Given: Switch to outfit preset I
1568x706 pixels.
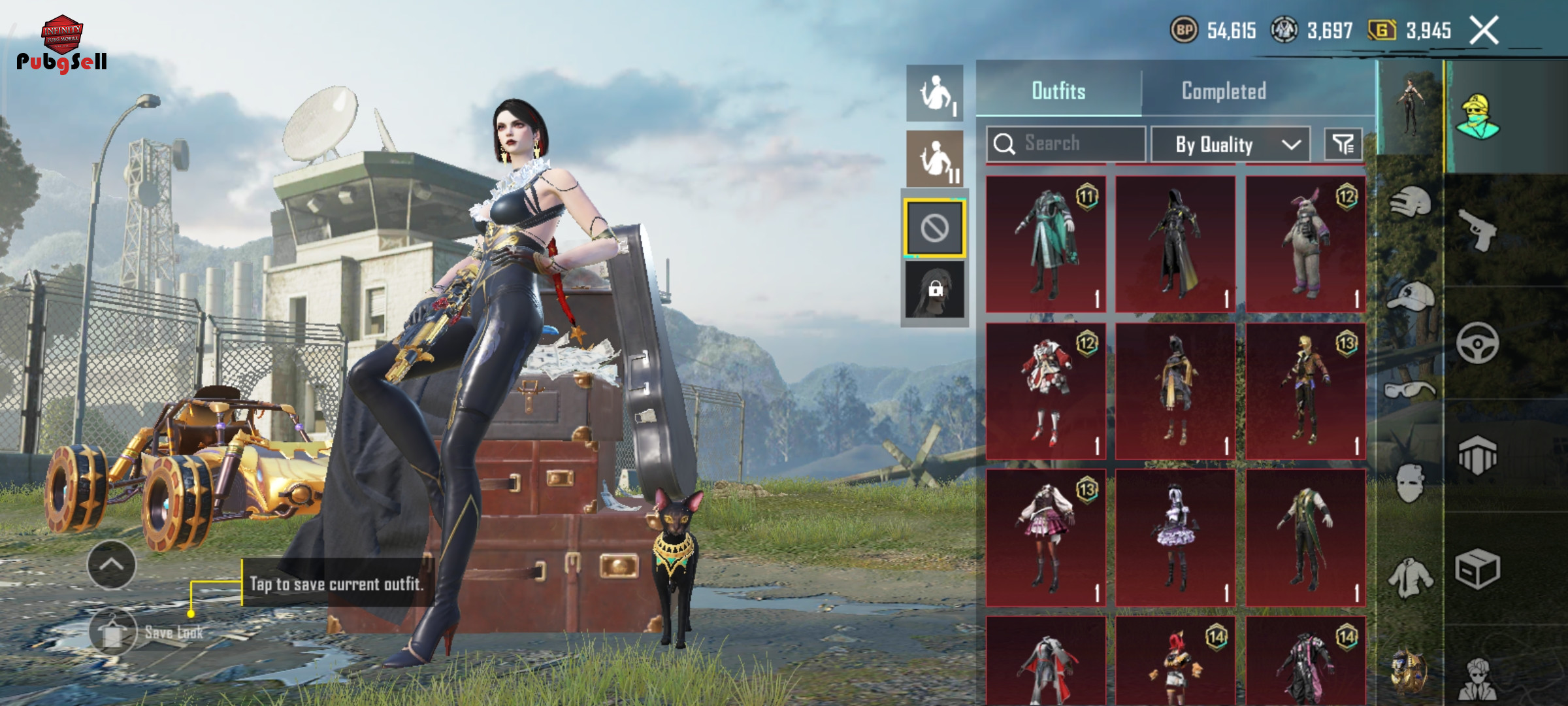Looking at the screenshot, I should click(935, 93).
